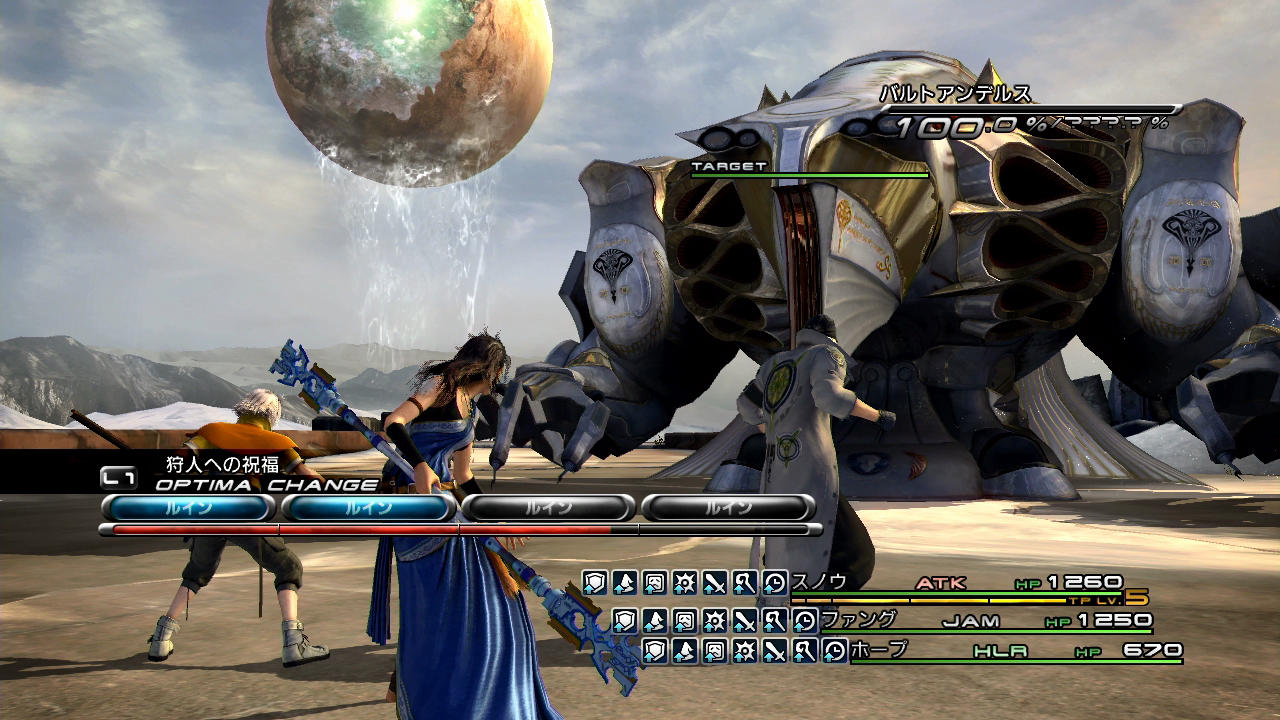This screenshot has width=1280, height=720.
Task: Click ファング's sunburst buff status icon
Action: tap(714, 621)
